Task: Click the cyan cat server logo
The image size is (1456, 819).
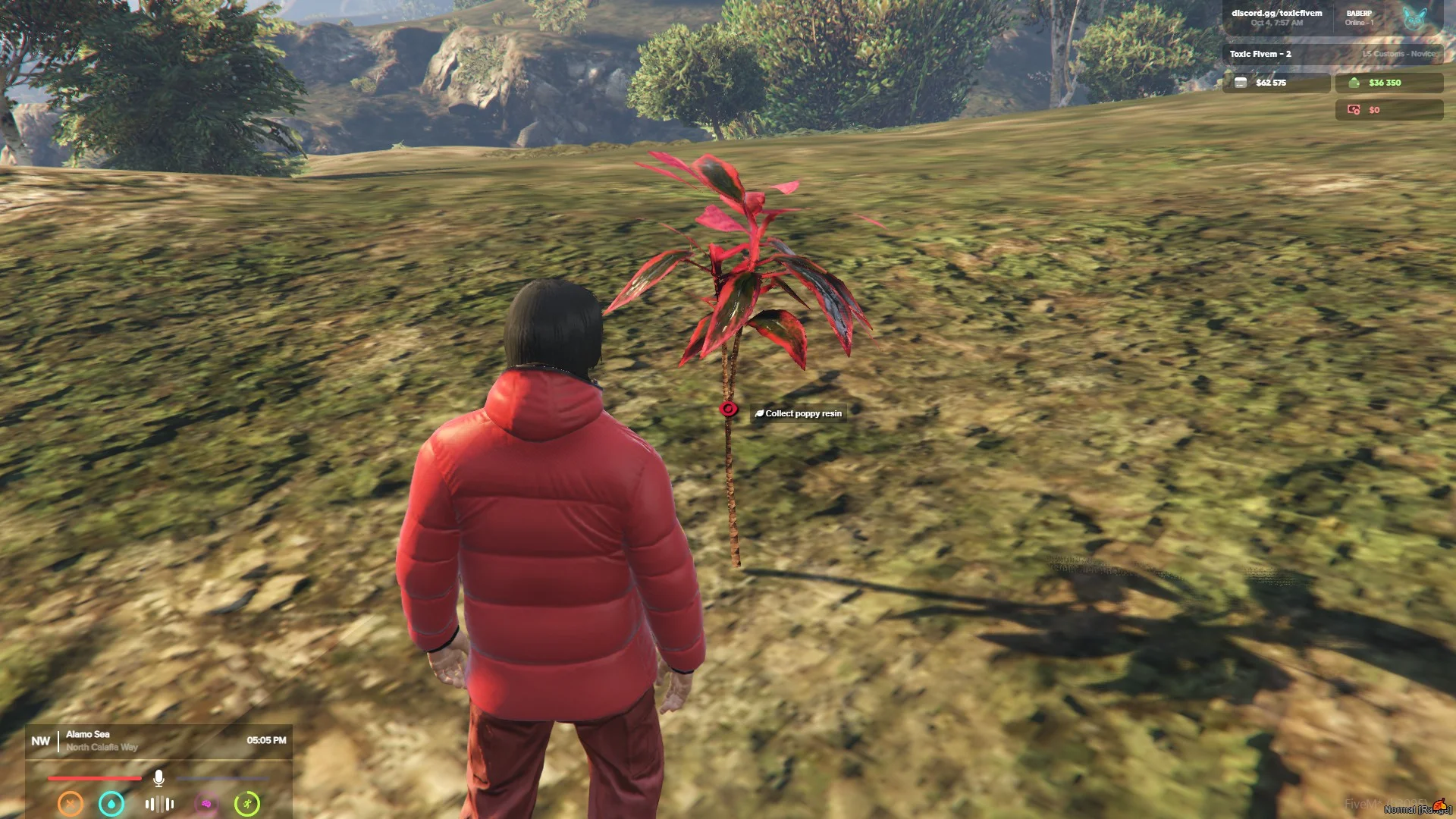Action: (1414, 18)
